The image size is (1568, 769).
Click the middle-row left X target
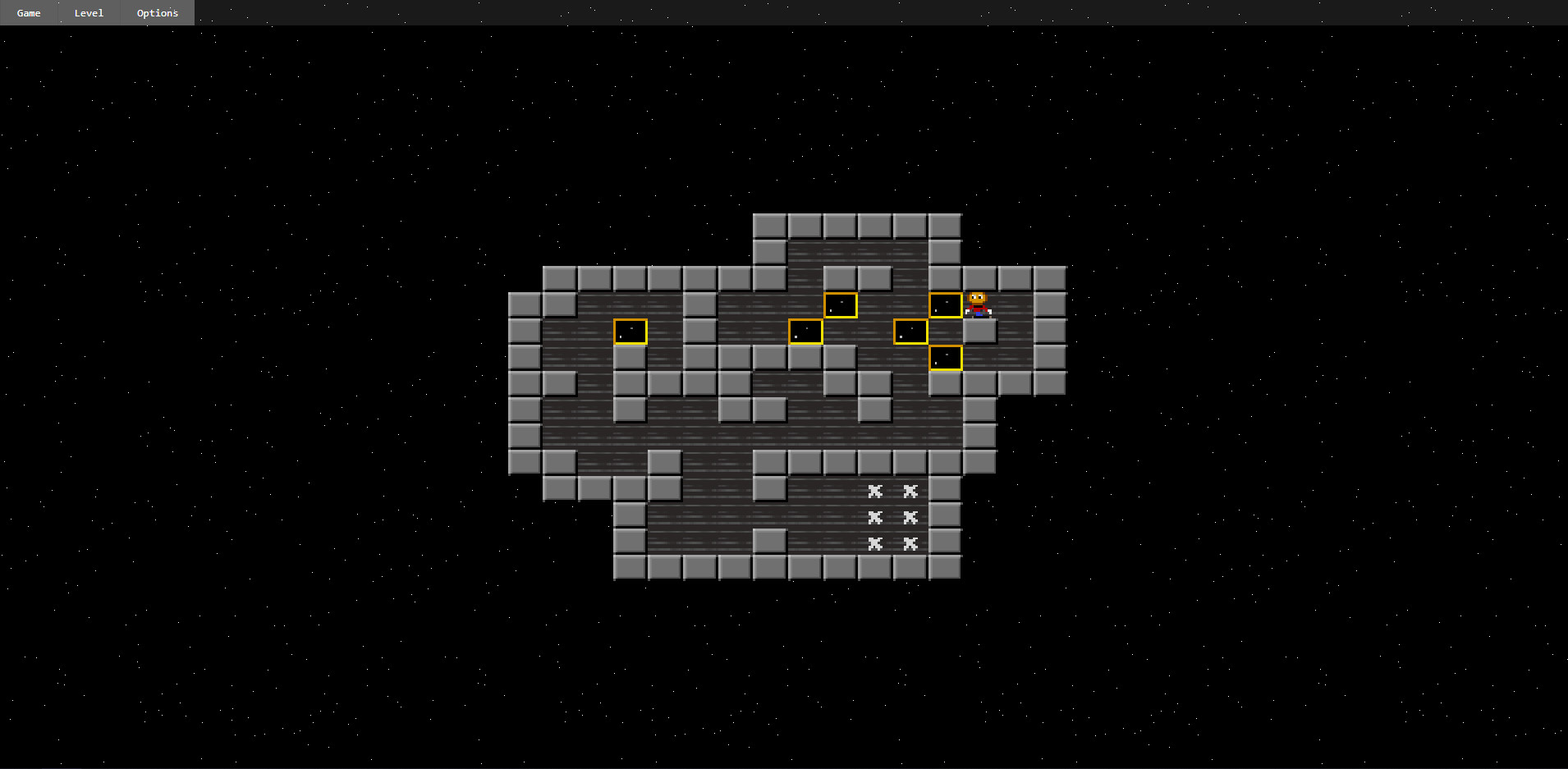(x=874, y=517)
